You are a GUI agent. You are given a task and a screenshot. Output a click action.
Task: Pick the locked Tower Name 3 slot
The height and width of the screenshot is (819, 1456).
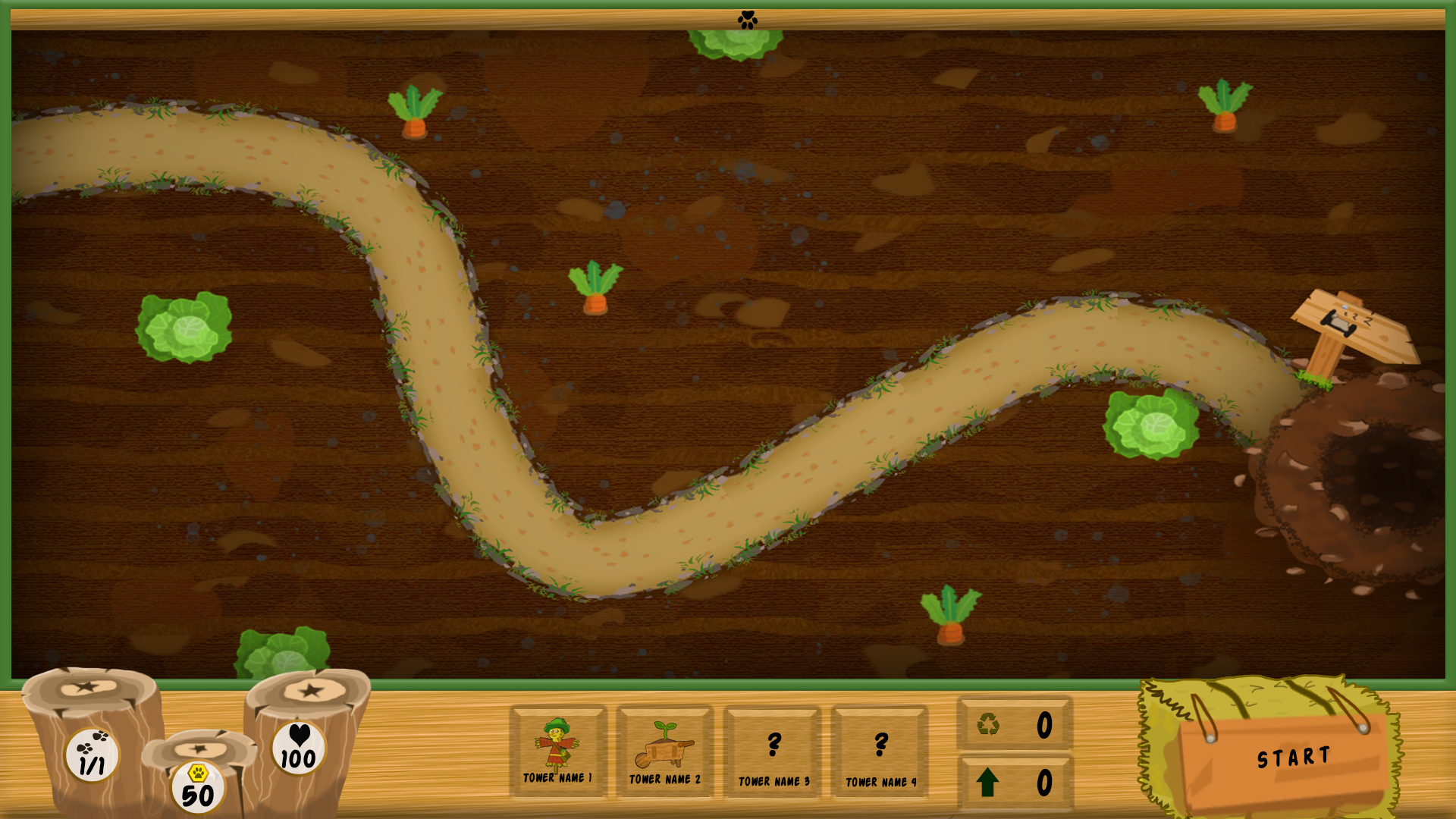[x=773, y=753]
